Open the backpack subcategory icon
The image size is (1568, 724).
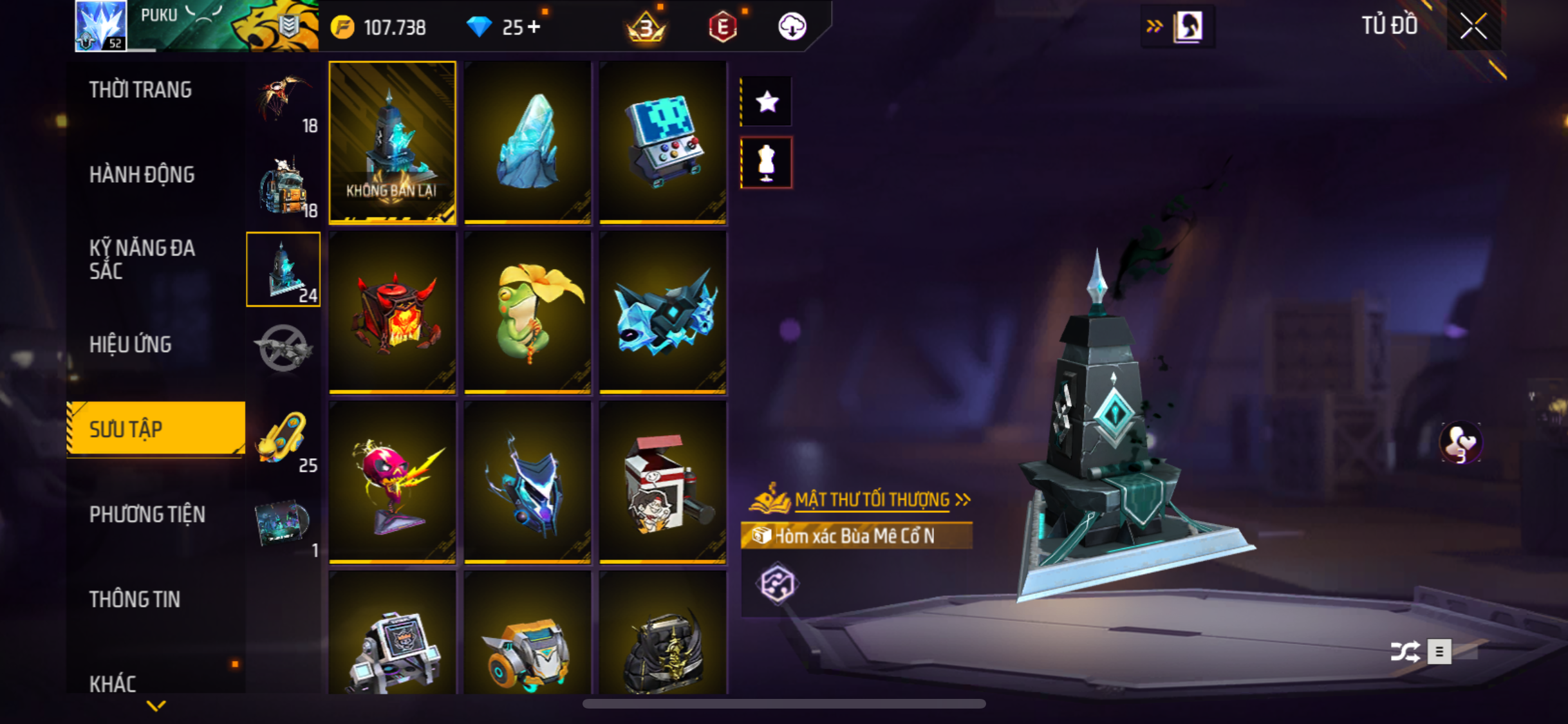(x=283, y=185)
